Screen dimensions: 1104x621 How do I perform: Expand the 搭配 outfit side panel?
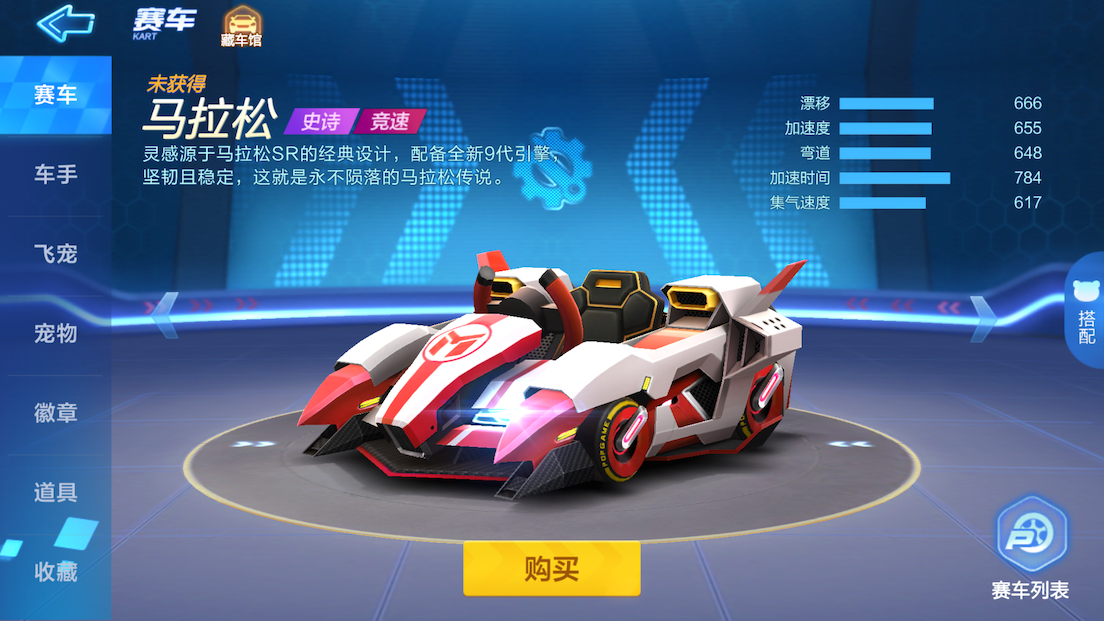[x=1086, y=314]
